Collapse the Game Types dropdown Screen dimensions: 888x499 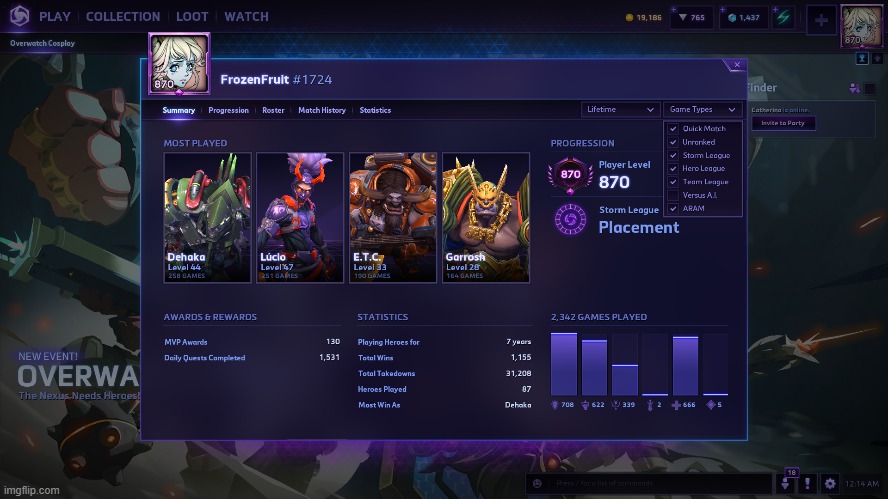[x=702, y=109]
